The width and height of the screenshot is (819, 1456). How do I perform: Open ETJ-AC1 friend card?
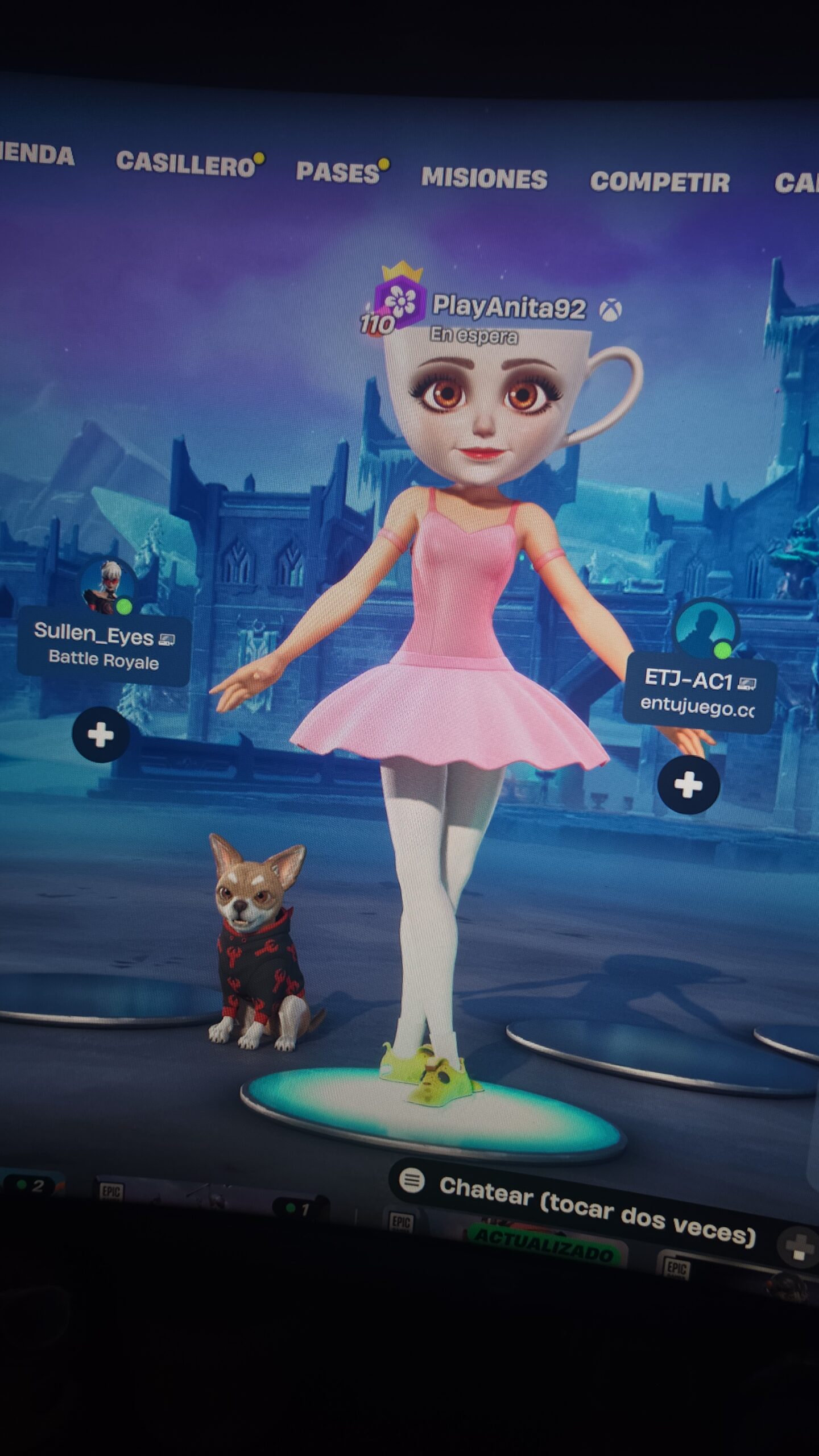(x=698, y=694)
